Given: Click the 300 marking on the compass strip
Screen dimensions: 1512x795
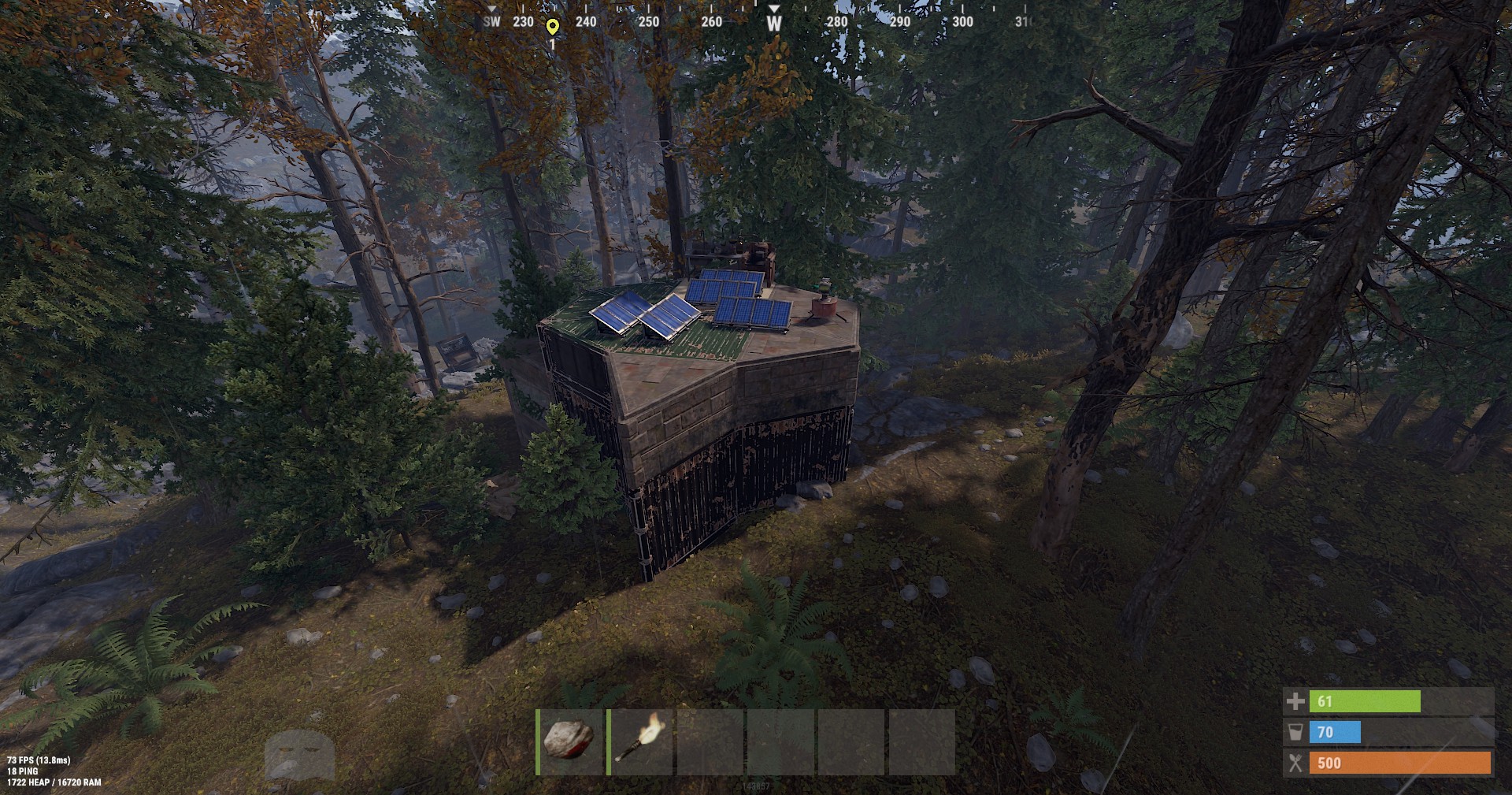Looking at the screenshot, I should [x=961, y=23].
